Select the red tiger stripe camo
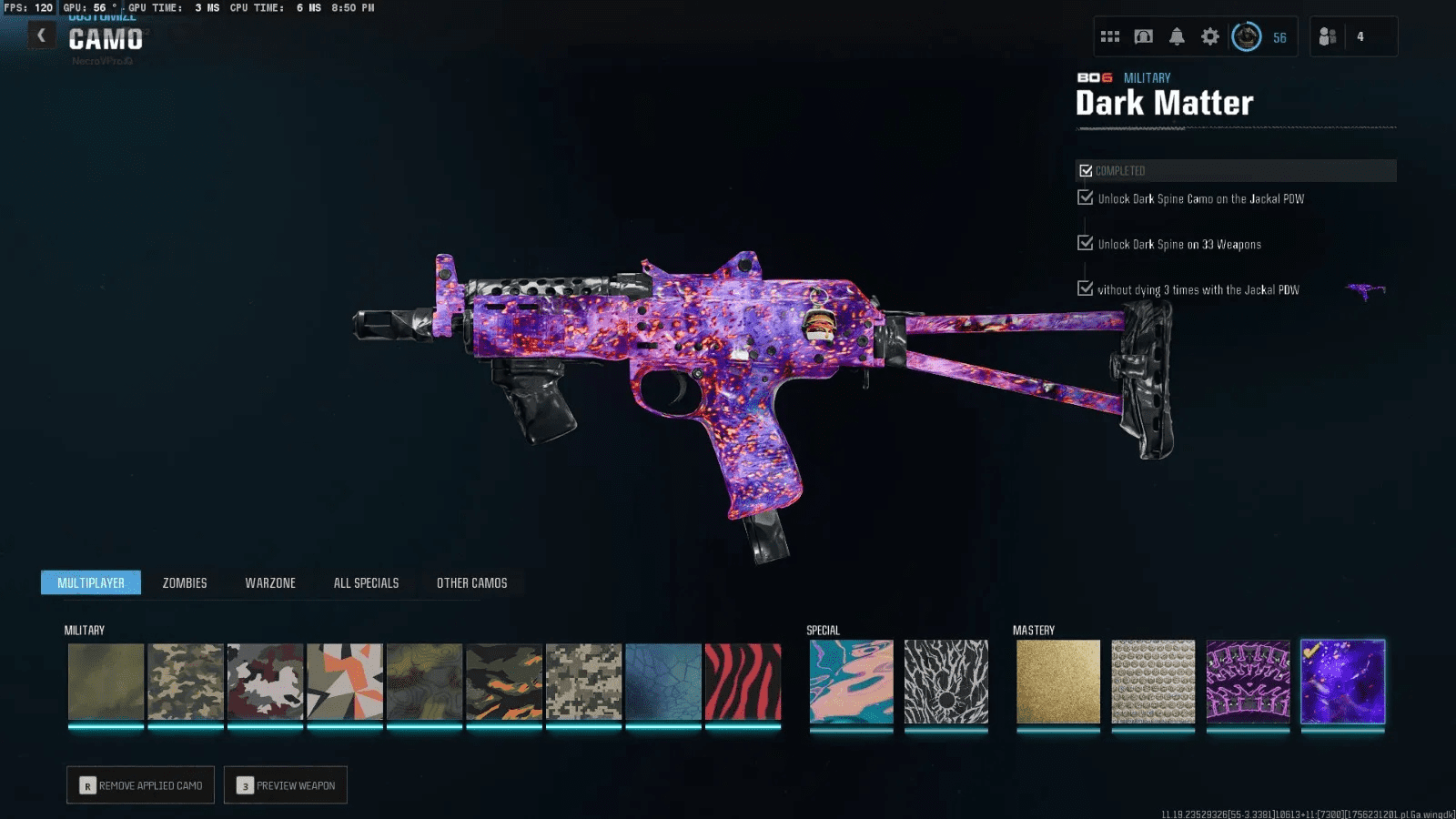The width and height of the screenshot is (1456, 819). tap(743, 682)
